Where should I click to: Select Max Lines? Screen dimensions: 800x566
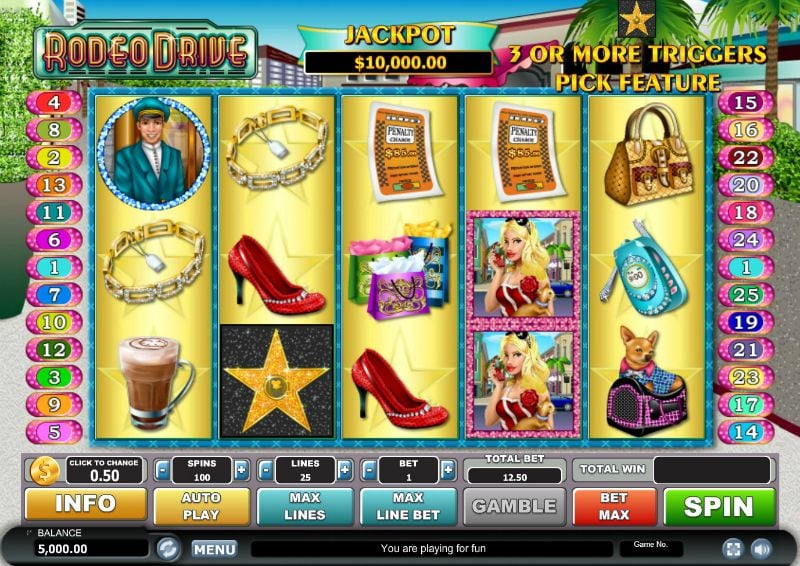pos(304,506)
